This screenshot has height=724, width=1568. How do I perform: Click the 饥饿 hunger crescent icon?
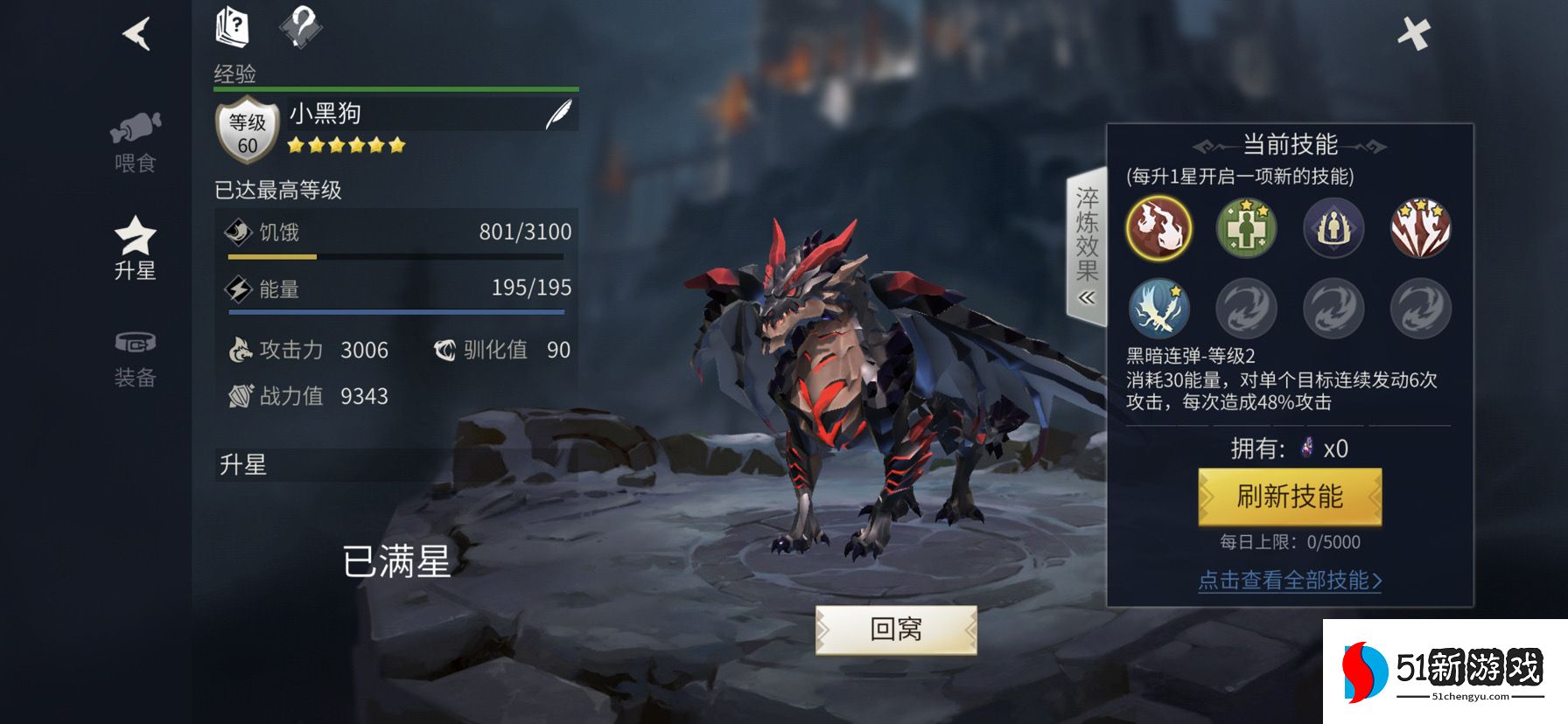(x=236, y=232)
